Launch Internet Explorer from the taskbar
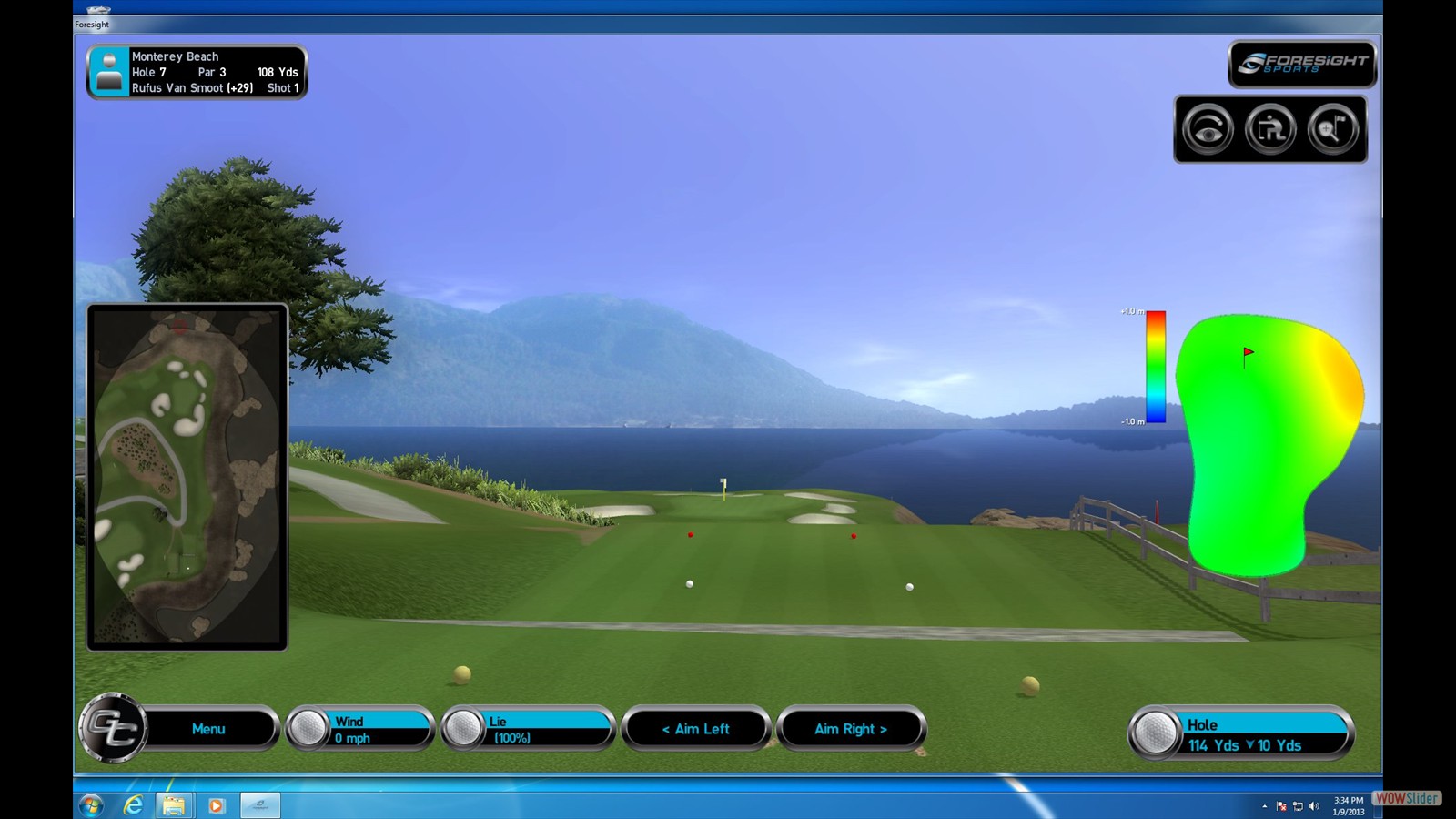 tap(133, 805)
